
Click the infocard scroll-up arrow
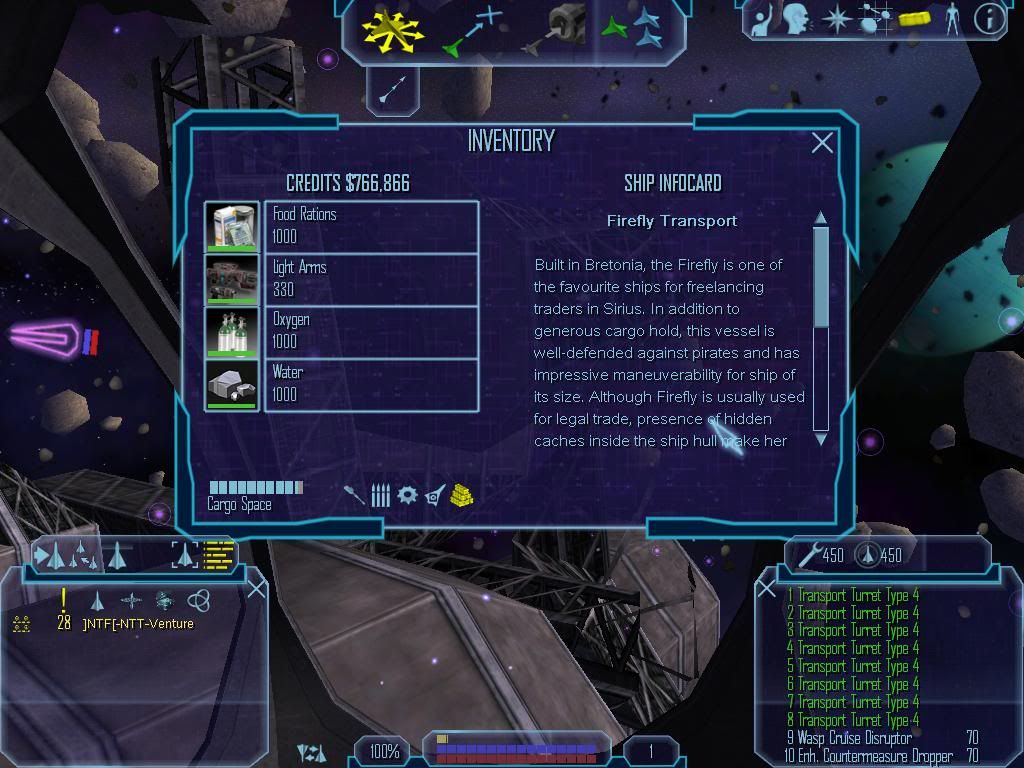point(821,218)
